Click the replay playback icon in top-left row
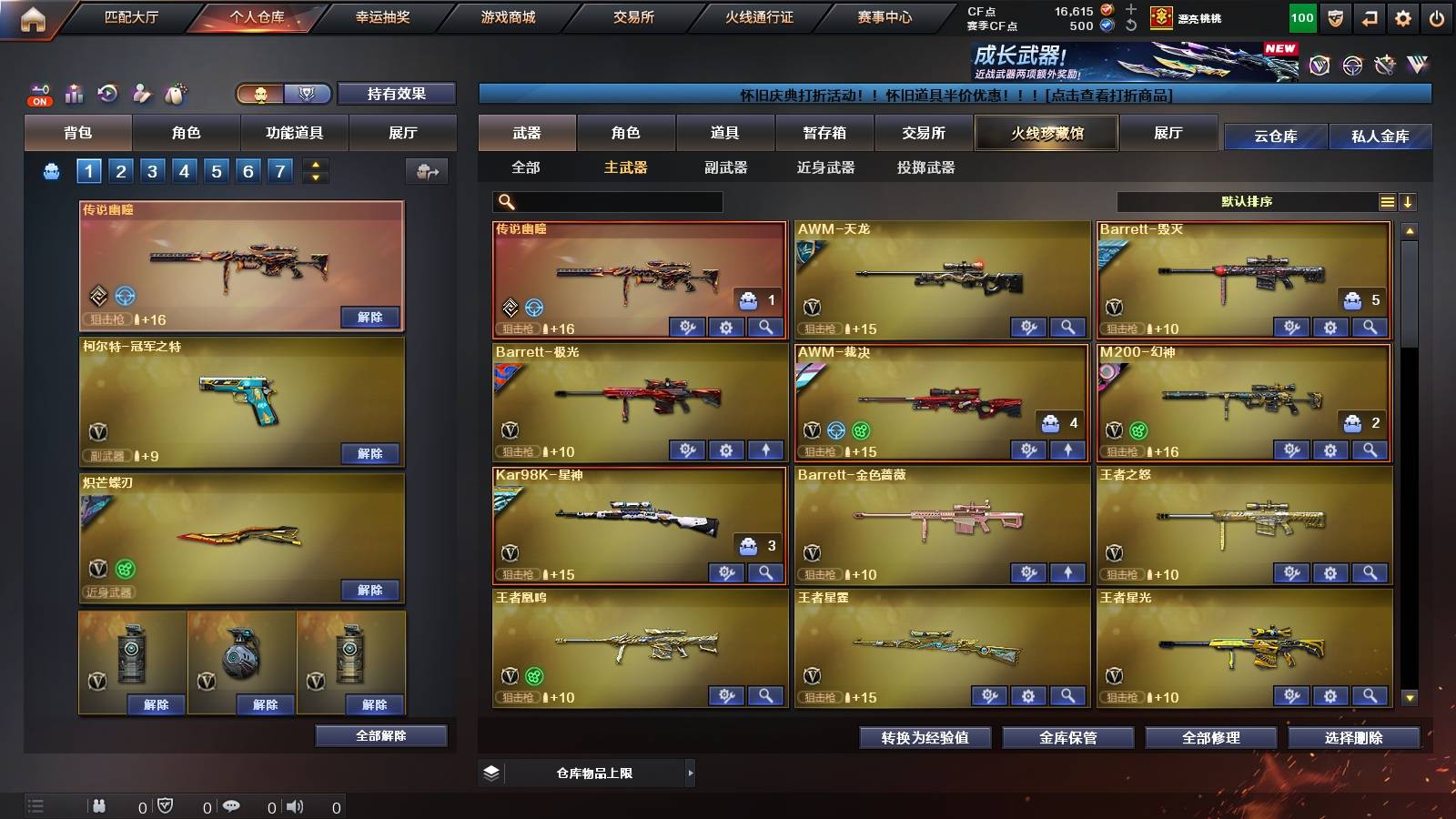The image size is (1456, 819). [x=106, y=94]
